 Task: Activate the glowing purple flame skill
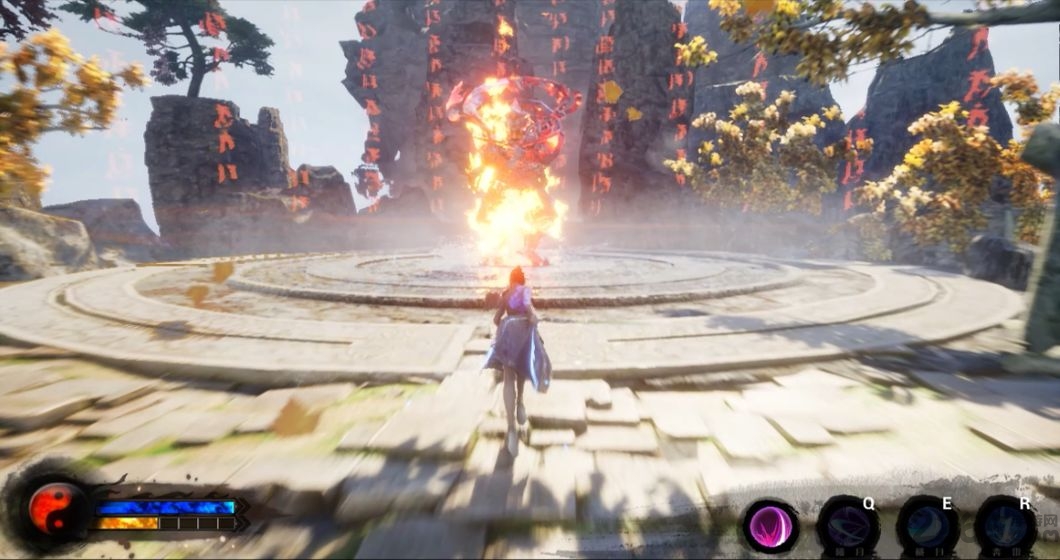[770, 526]
